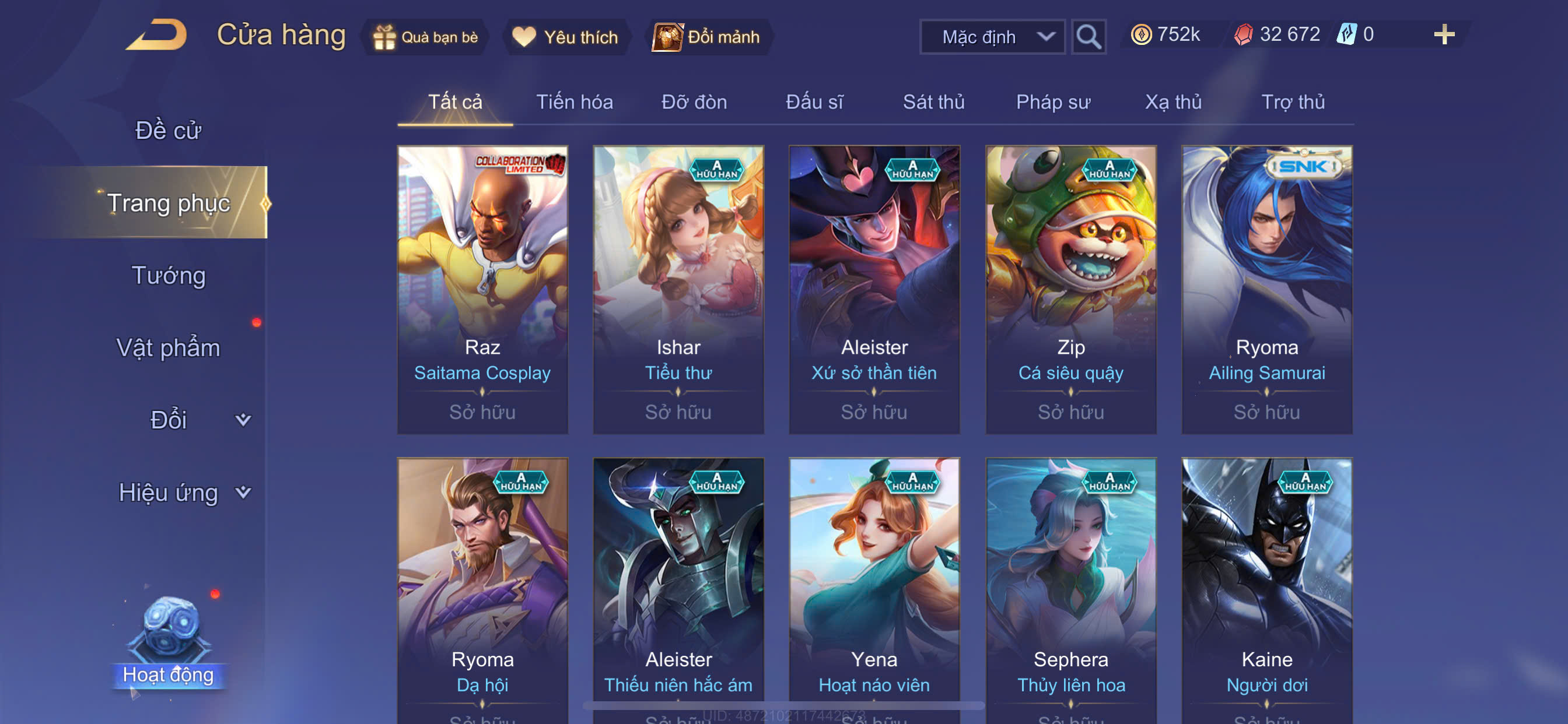Screen dimensions: 1568x724
Task: Choose the Trợ thủ tab
Action: [1293, 101]
